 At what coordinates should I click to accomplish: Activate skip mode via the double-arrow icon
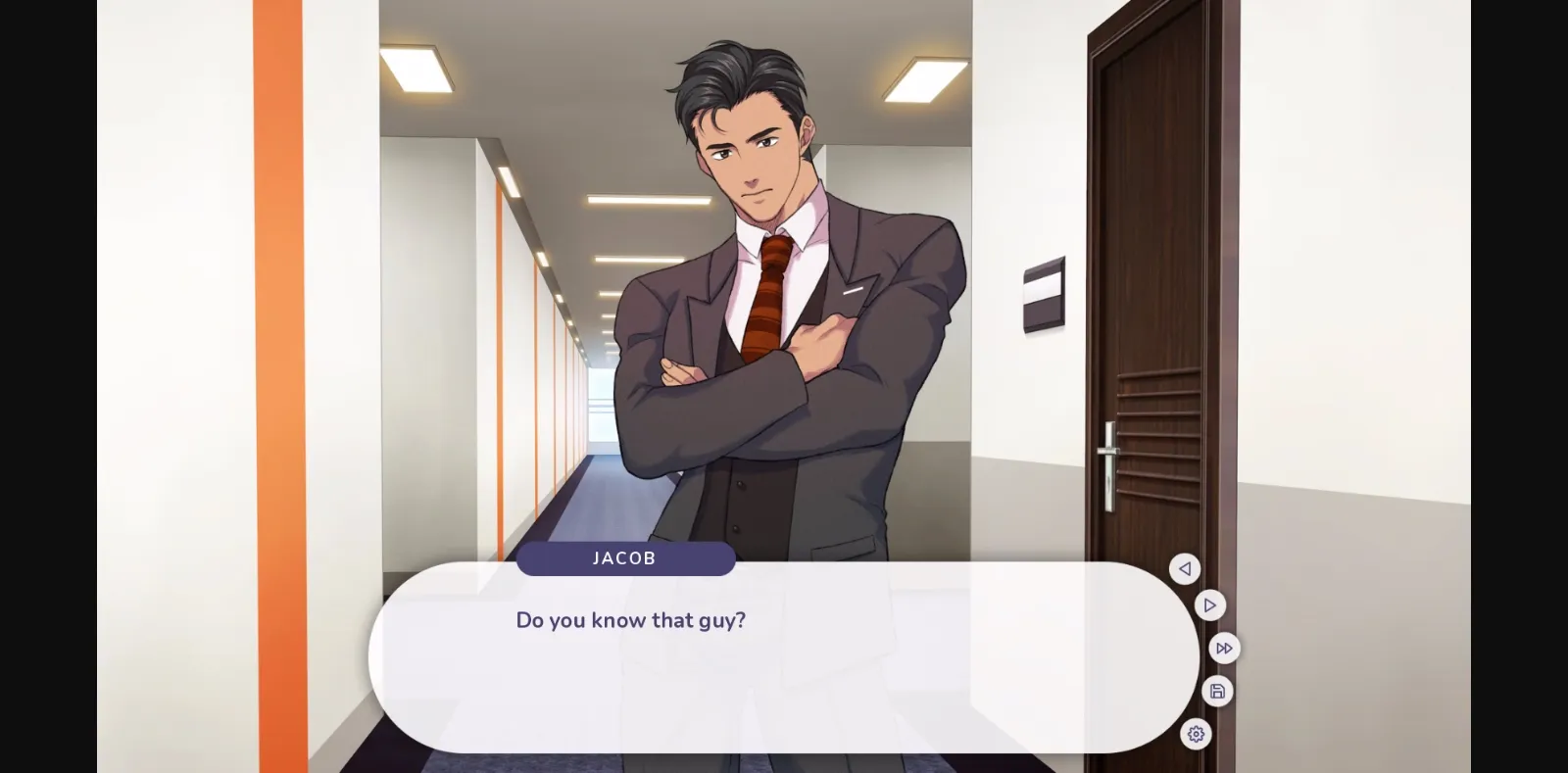click(x=1223, y=648)
